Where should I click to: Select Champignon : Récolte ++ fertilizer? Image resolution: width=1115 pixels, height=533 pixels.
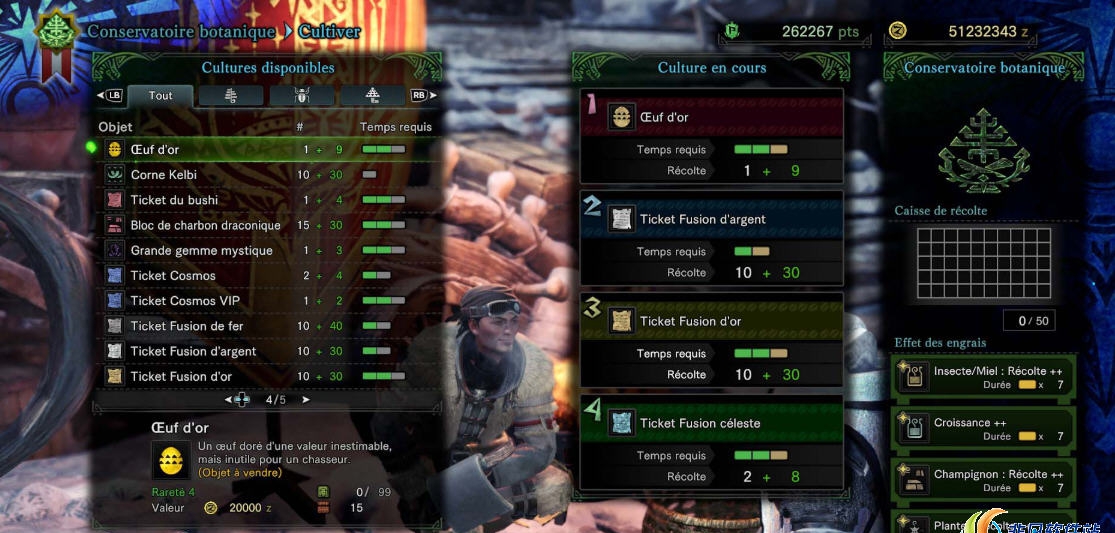pos(985,481)
